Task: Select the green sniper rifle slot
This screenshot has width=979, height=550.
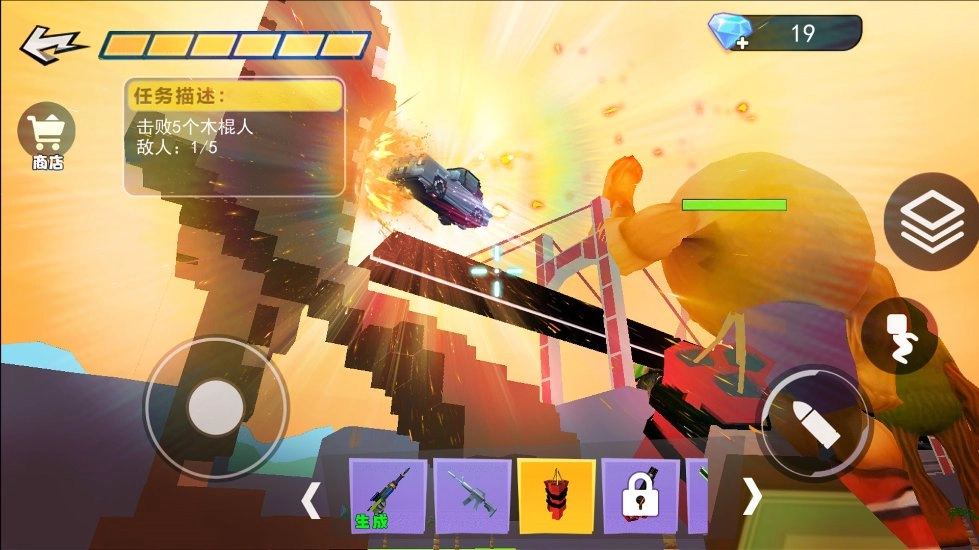Action: pos(387,496)
